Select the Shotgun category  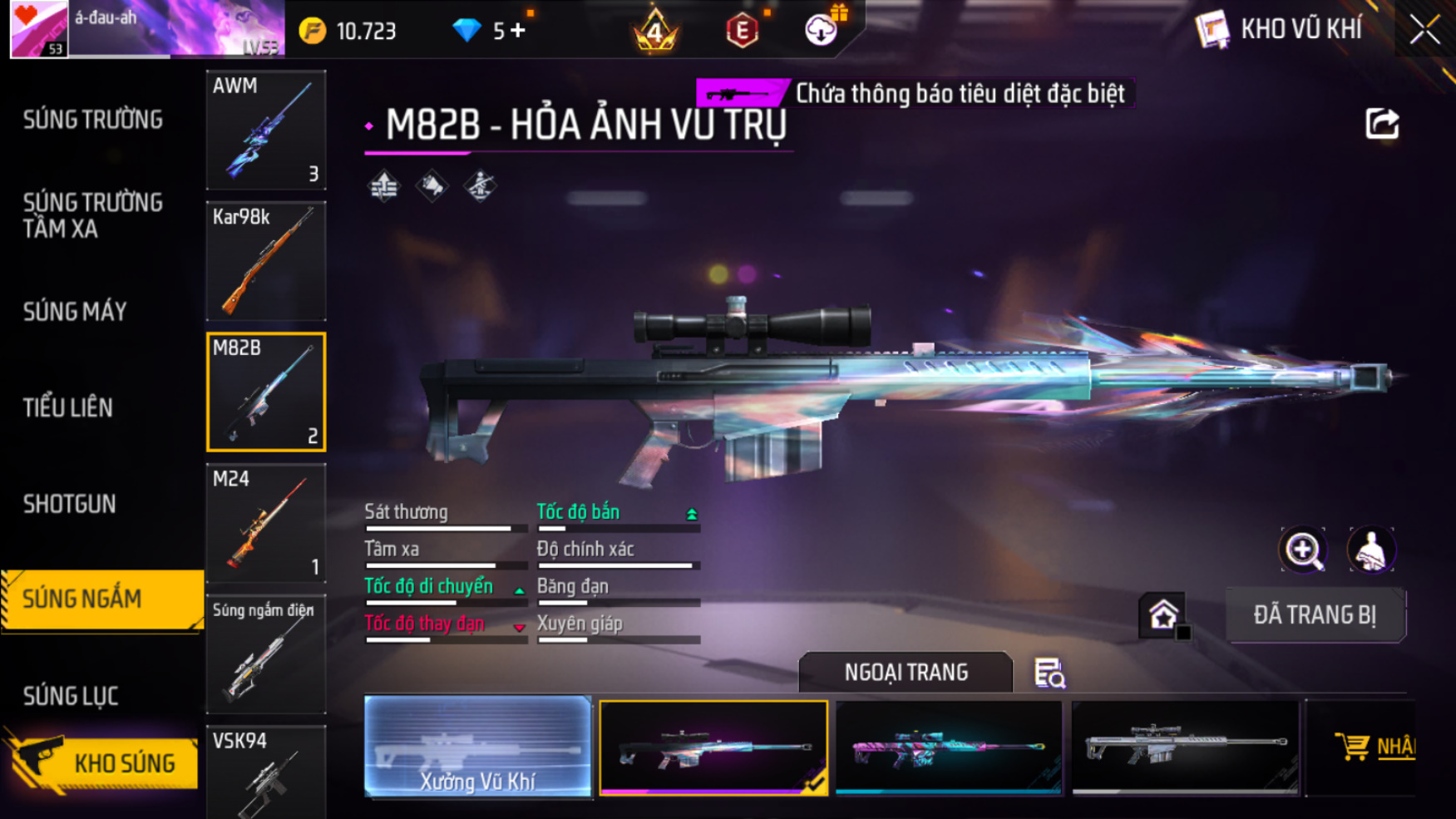(x=70, y=504)
